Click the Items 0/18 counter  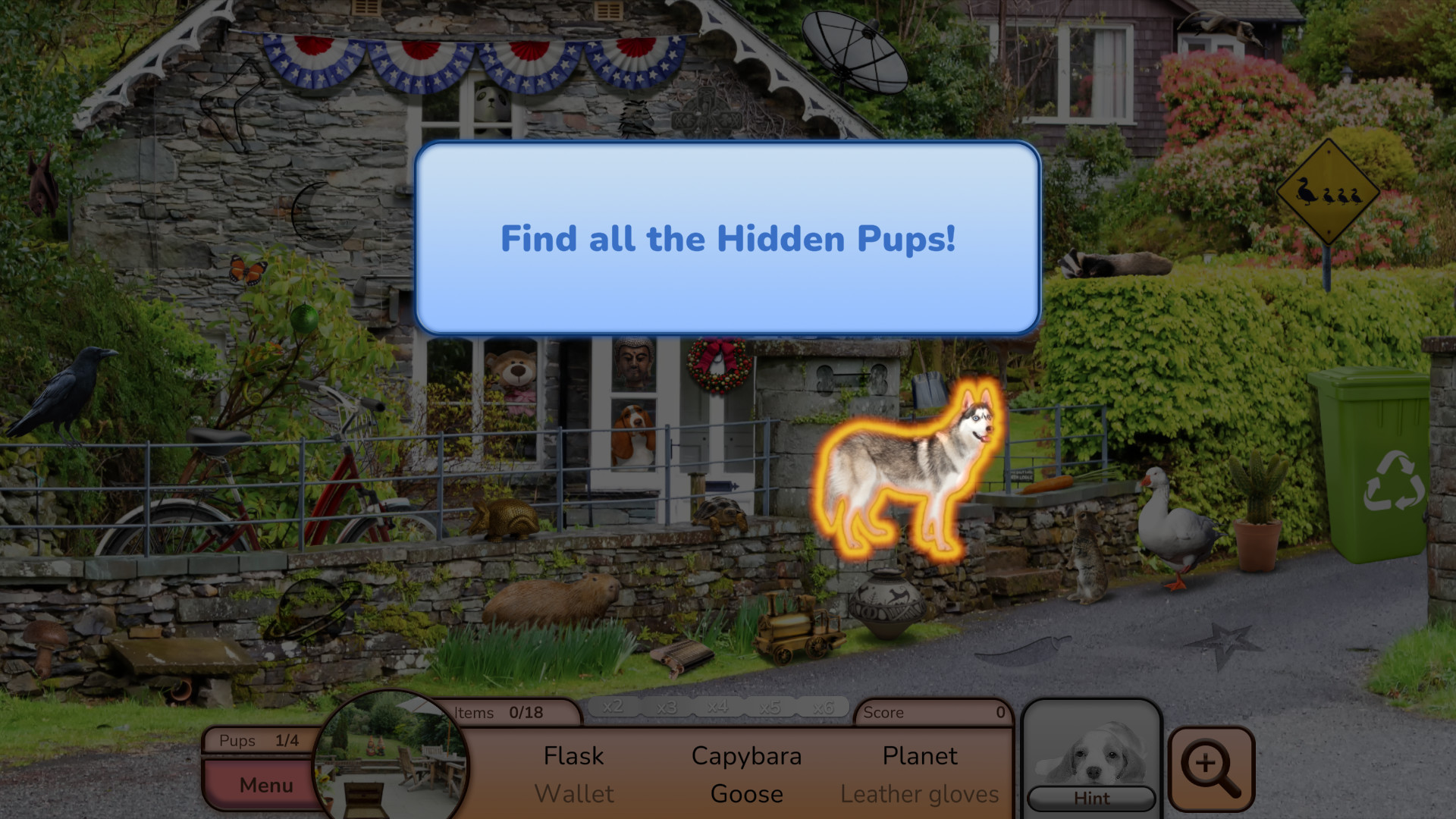click(x=510, y=712)
